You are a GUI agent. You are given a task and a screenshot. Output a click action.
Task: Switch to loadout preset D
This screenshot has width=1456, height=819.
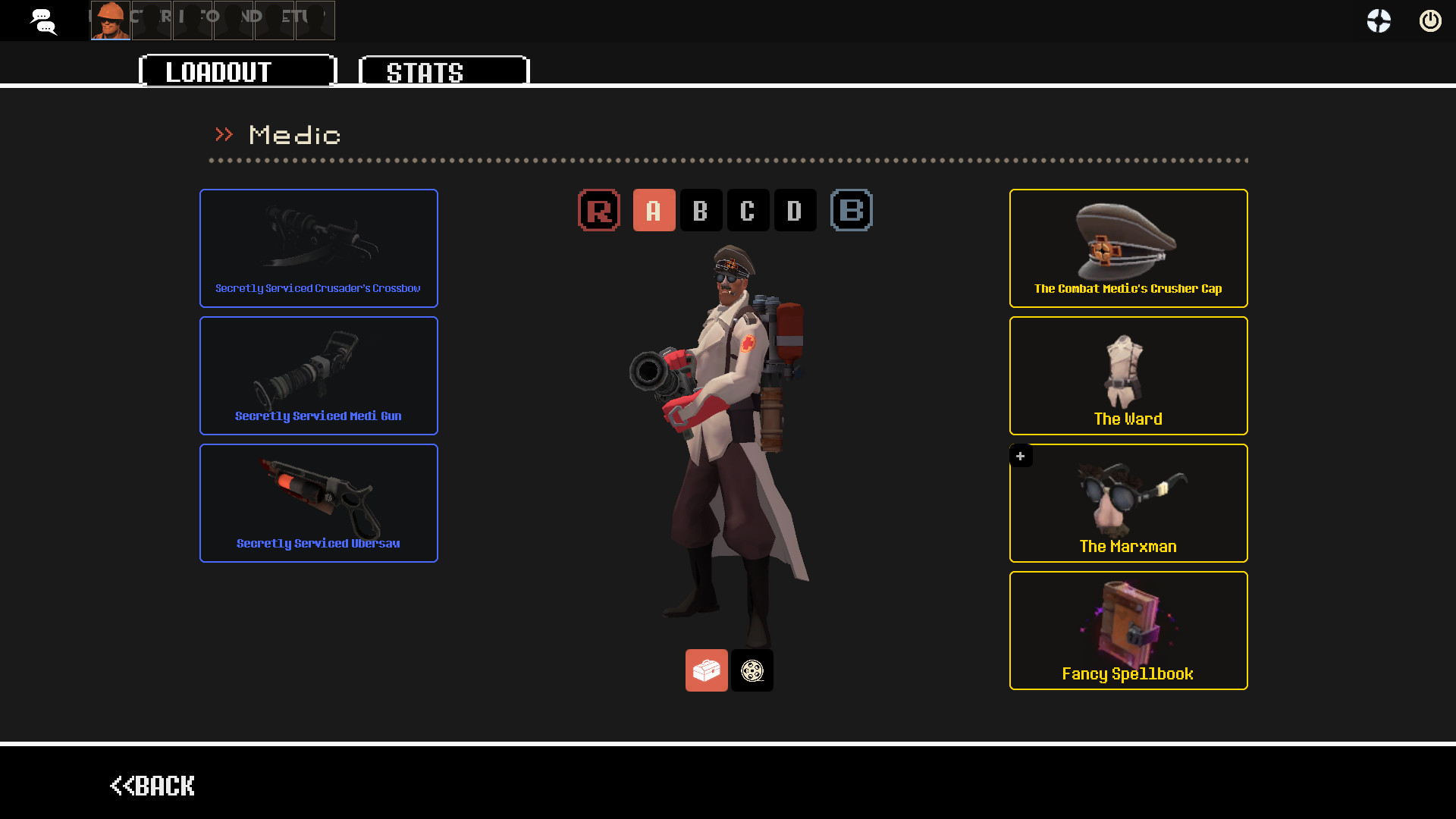coord(795,210)
